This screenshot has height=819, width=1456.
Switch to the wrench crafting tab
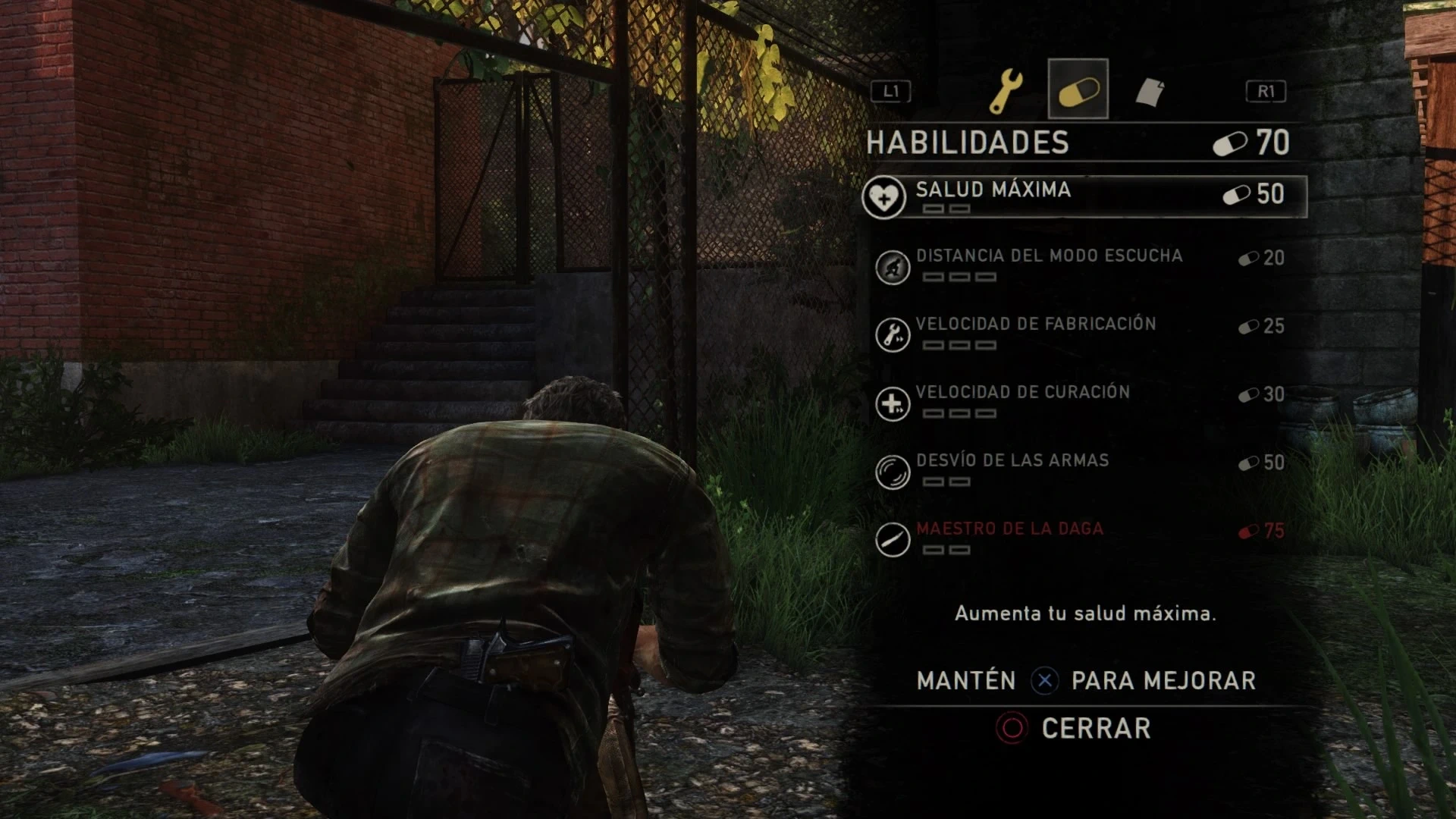1007,90
